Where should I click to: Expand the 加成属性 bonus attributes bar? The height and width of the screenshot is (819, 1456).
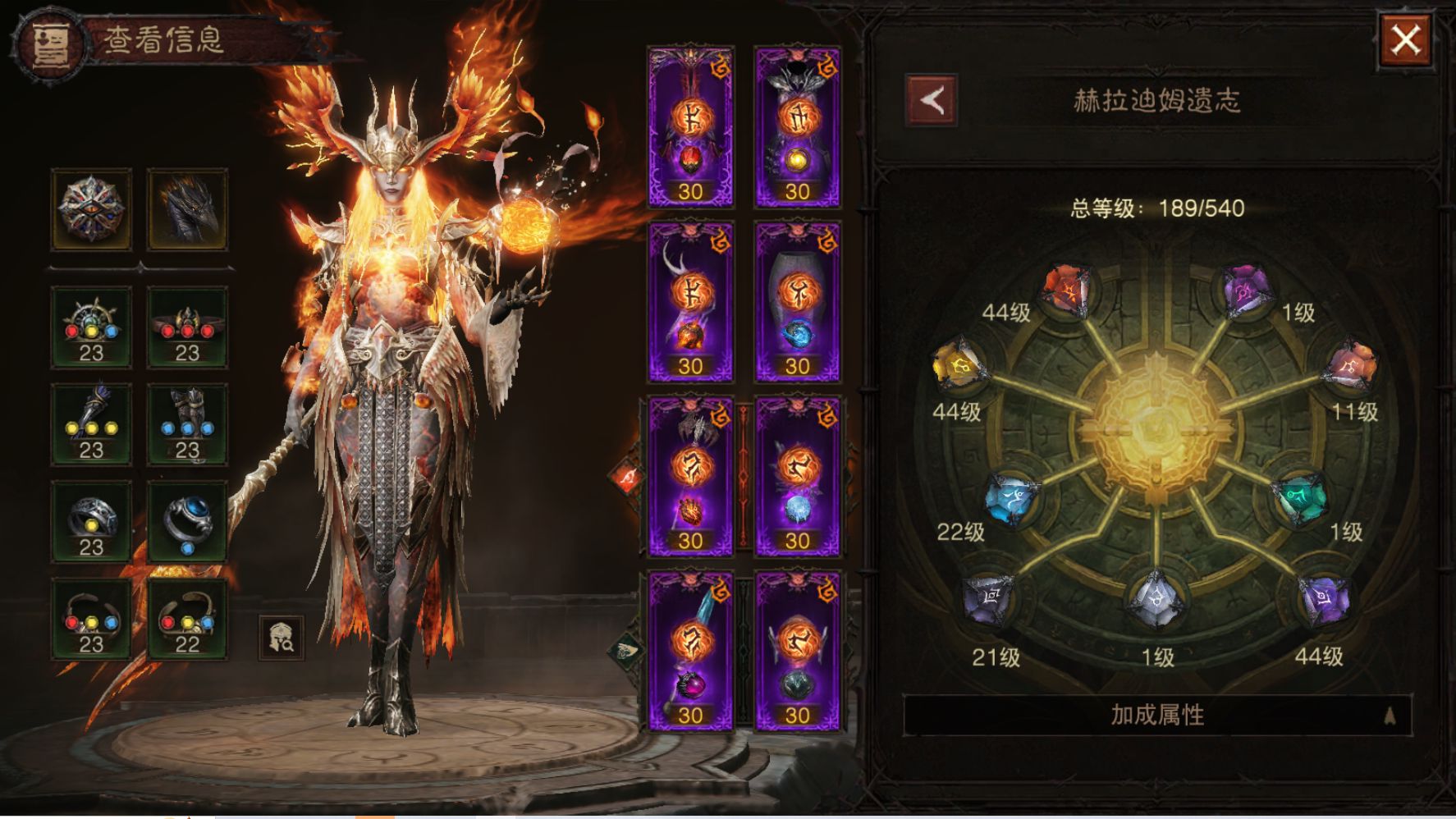tap(1157, 715)
